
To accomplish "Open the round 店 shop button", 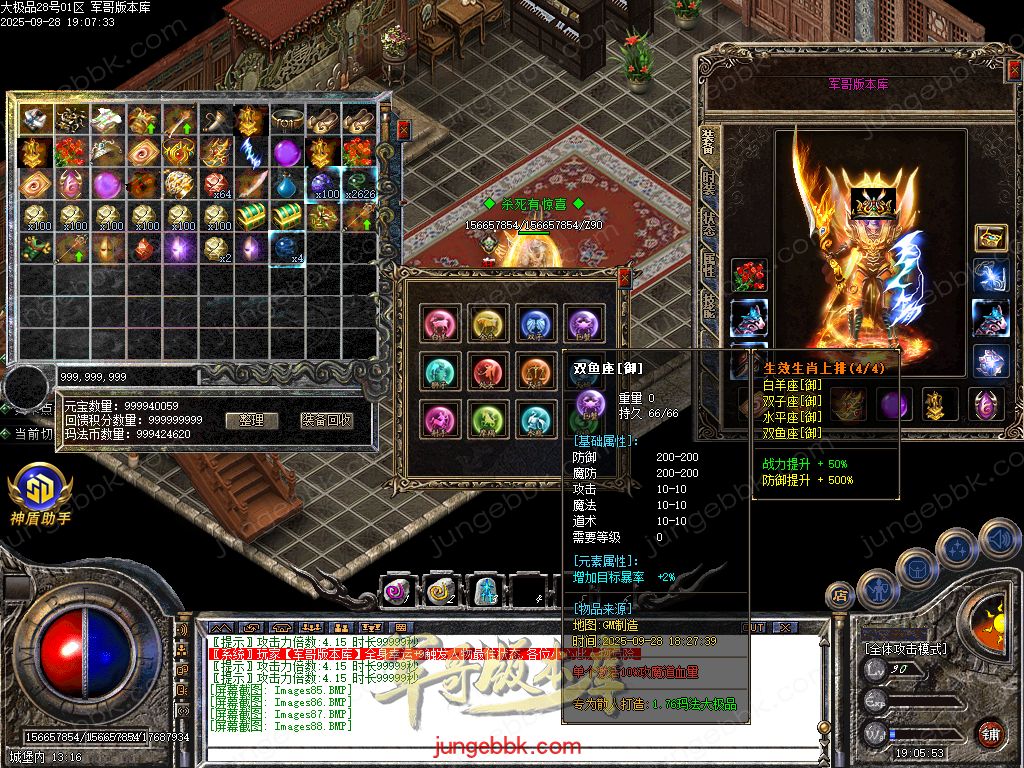I will (x=840, y=596).
